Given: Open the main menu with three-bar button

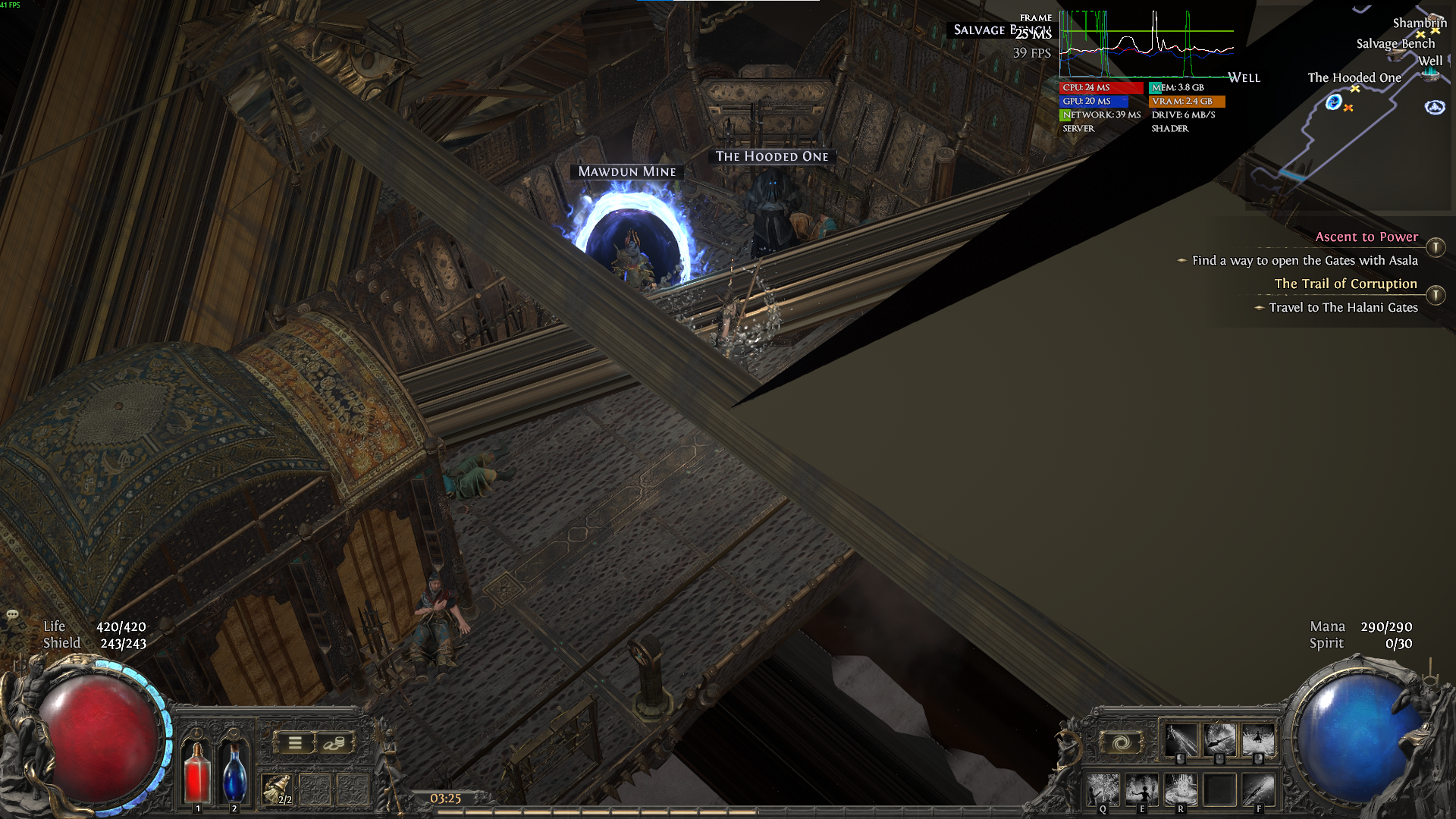Looking at the screenshot, I should click(295, 743).
